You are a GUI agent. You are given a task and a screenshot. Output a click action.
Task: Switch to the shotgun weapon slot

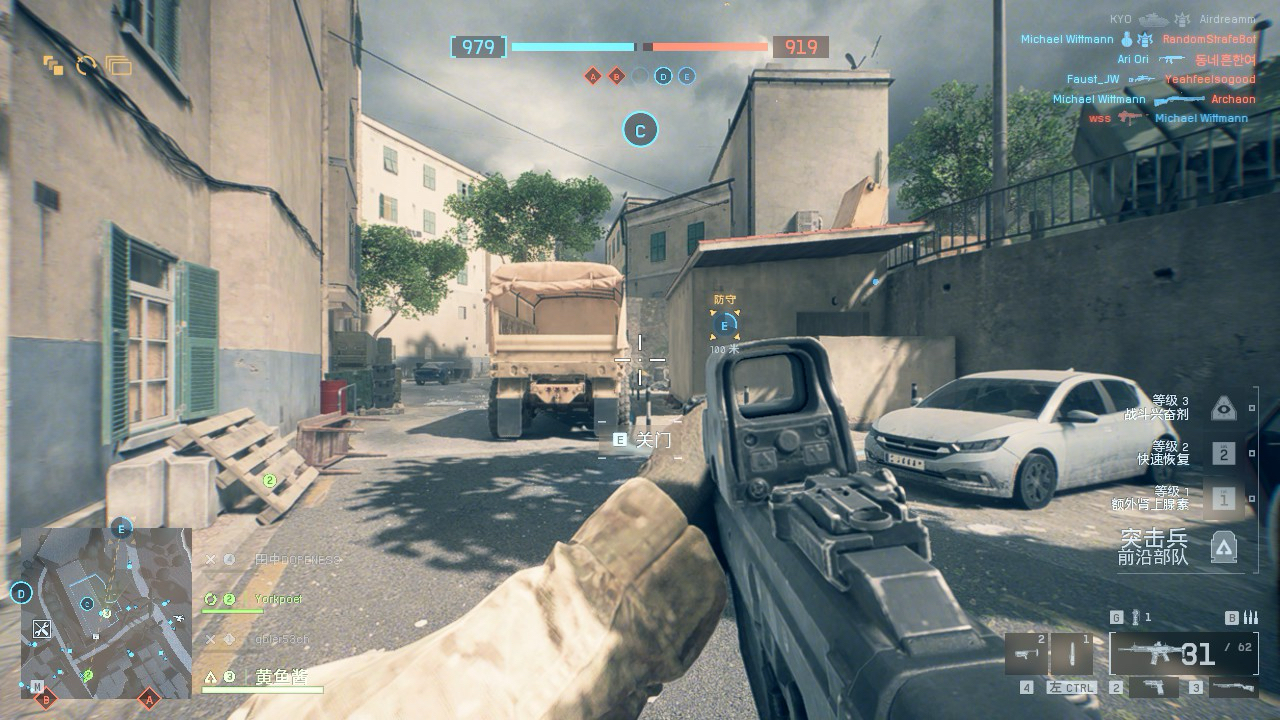tap(1231, 688)
